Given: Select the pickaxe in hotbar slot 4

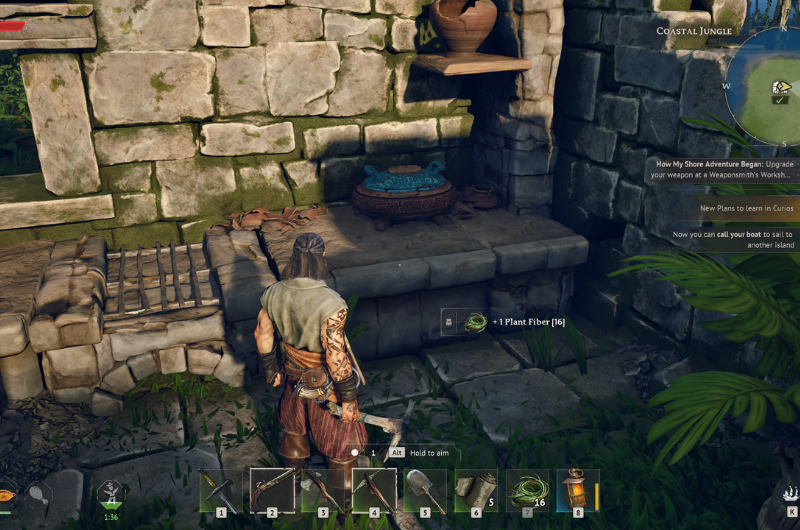Looking at the screenshot, I should [374, 491].
